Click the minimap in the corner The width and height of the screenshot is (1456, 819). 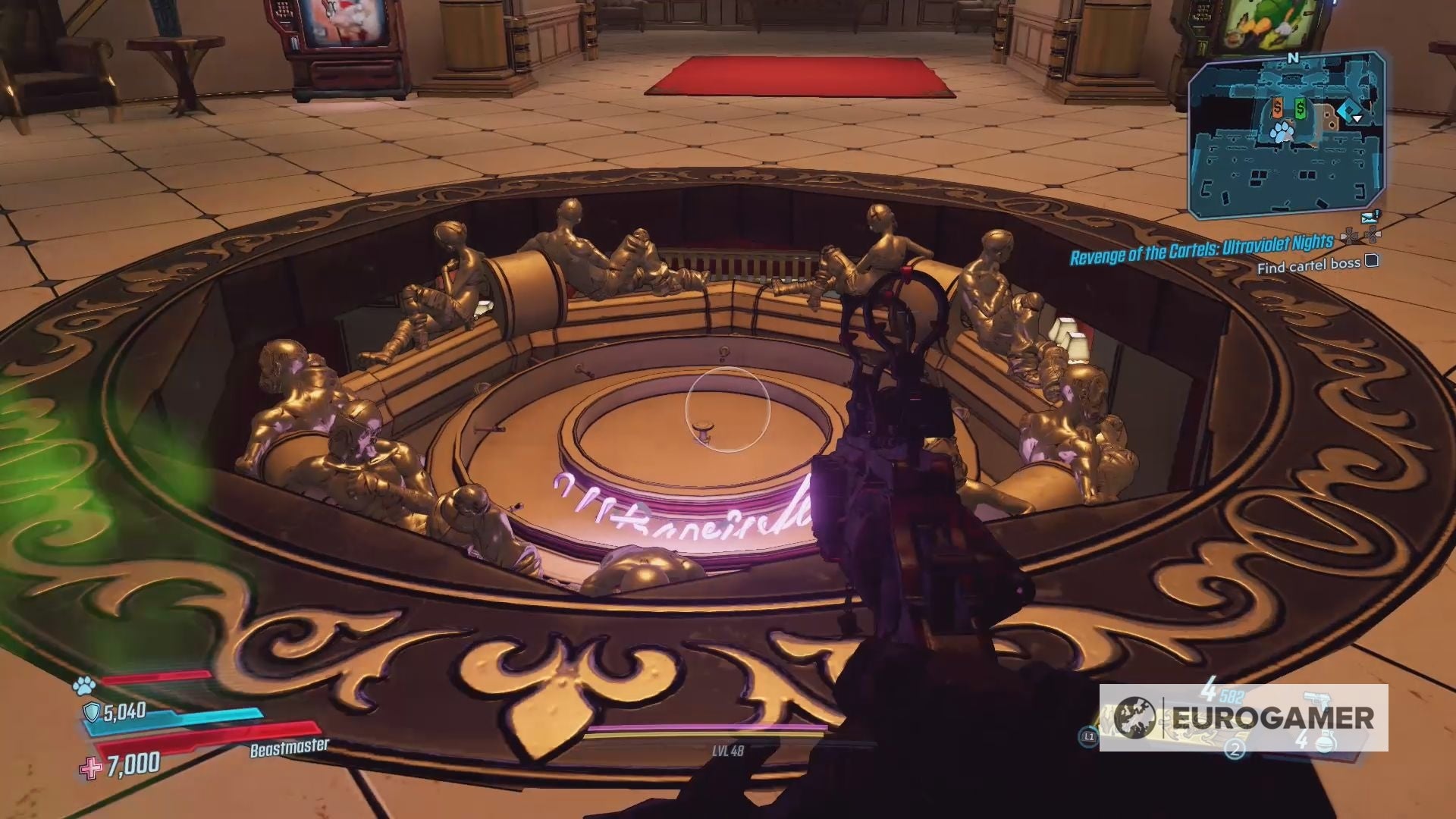click(1287, 132)
